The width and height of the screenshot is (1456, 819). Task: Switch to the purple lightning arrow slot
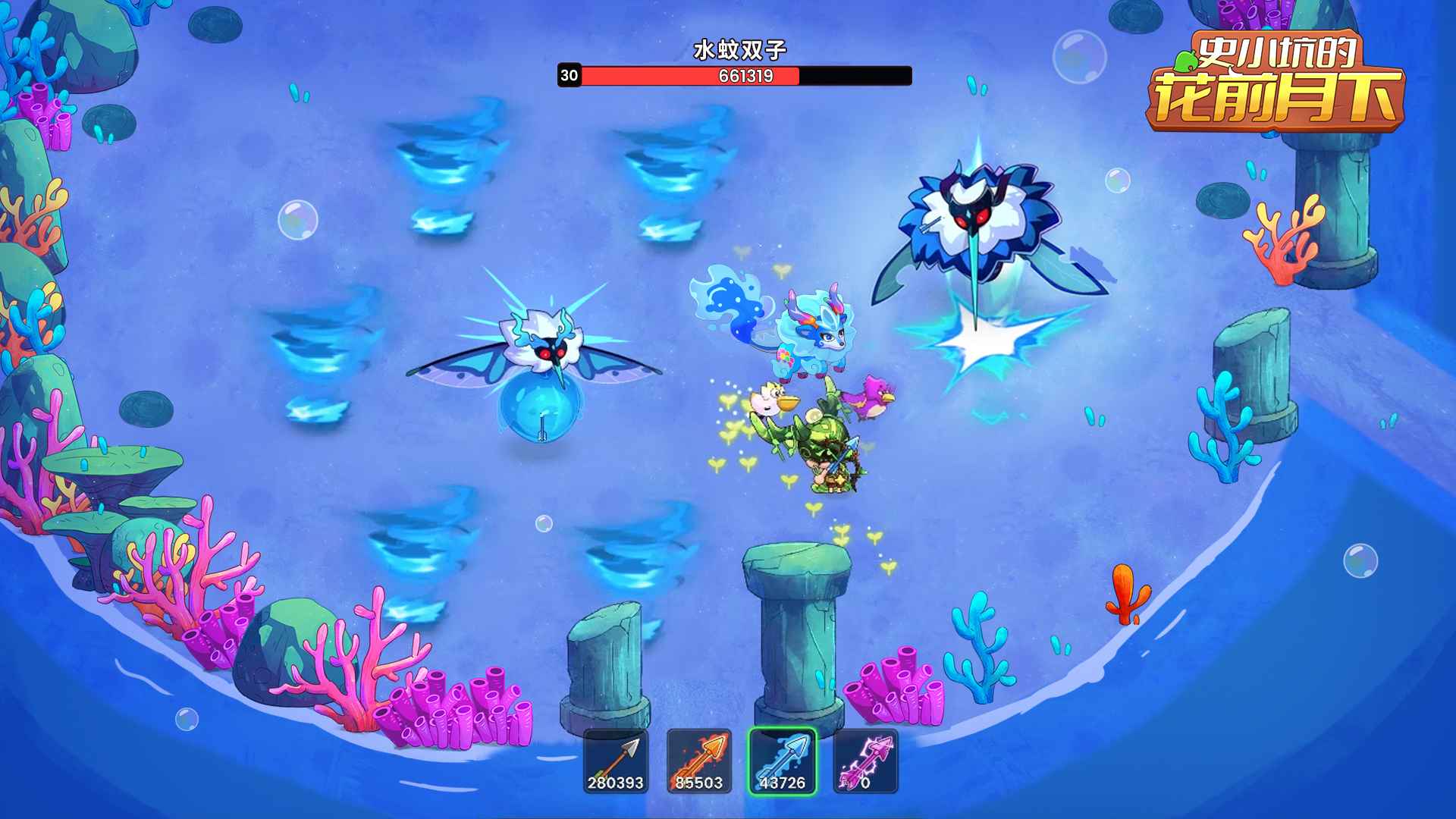tap(865, 761)
